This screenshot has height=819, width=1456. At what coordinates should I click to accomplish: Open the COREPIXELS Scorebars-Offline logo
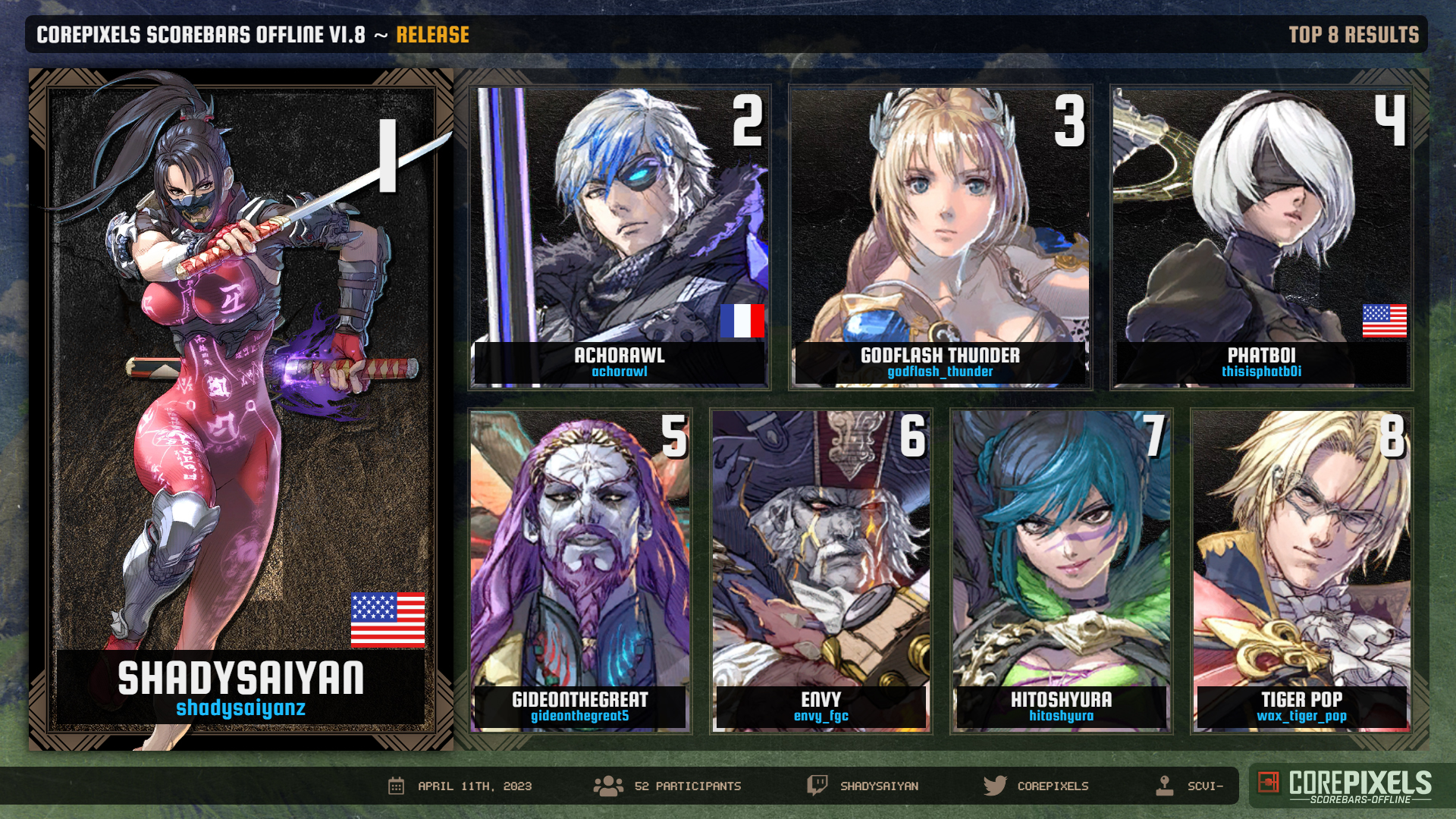1345,786
